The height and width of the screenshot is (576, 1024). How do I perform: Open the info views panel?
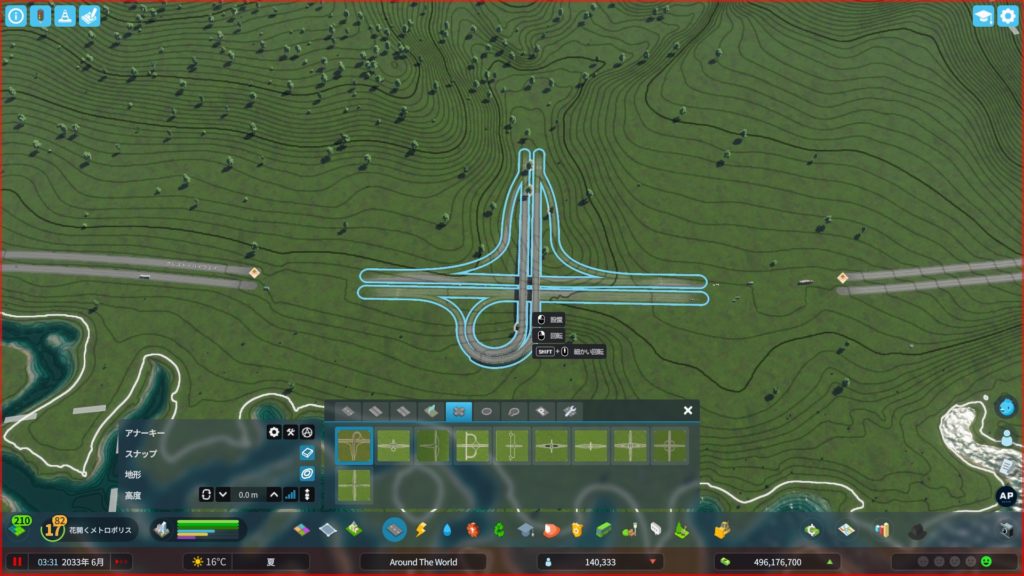(x=16, y=16)
